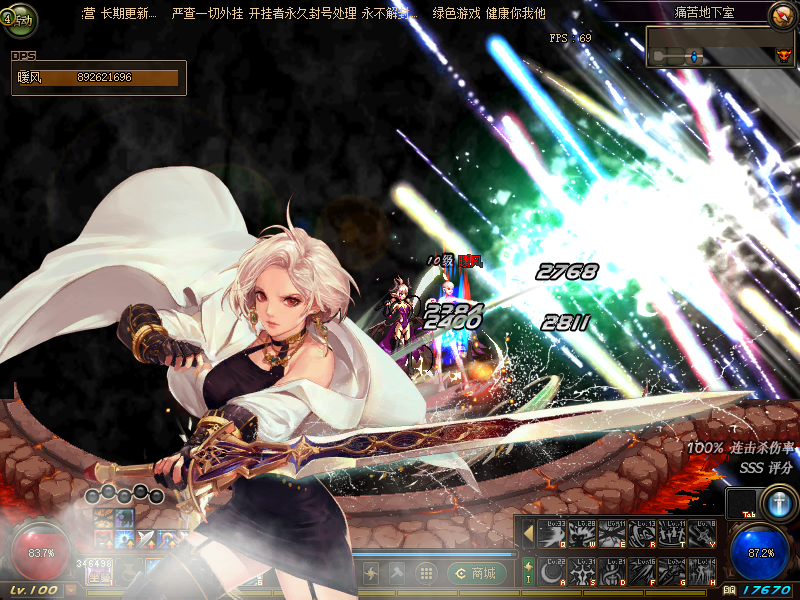800x600 pixels.
Task: Activate the sword skill on Y
Action: [x=703, y=535]
